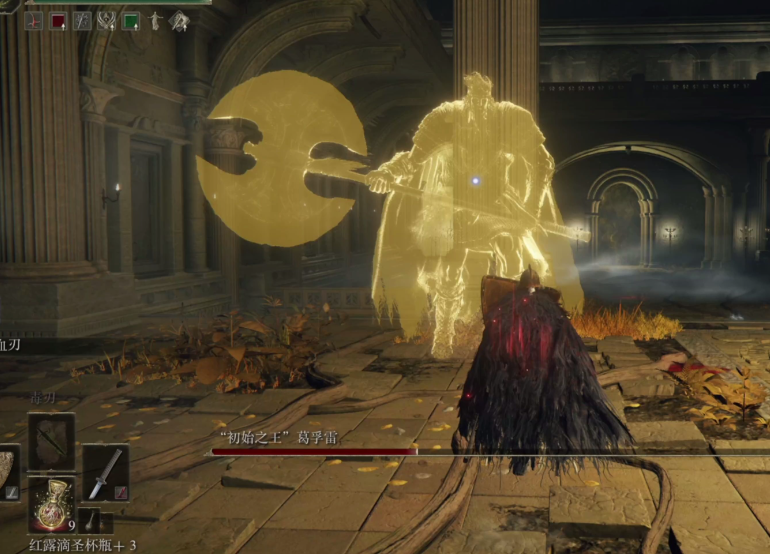Viewport: 770px width, 554px height.
Task: Click the standing figure status icon
Action: pyautogui.click(x=155, y=20)
